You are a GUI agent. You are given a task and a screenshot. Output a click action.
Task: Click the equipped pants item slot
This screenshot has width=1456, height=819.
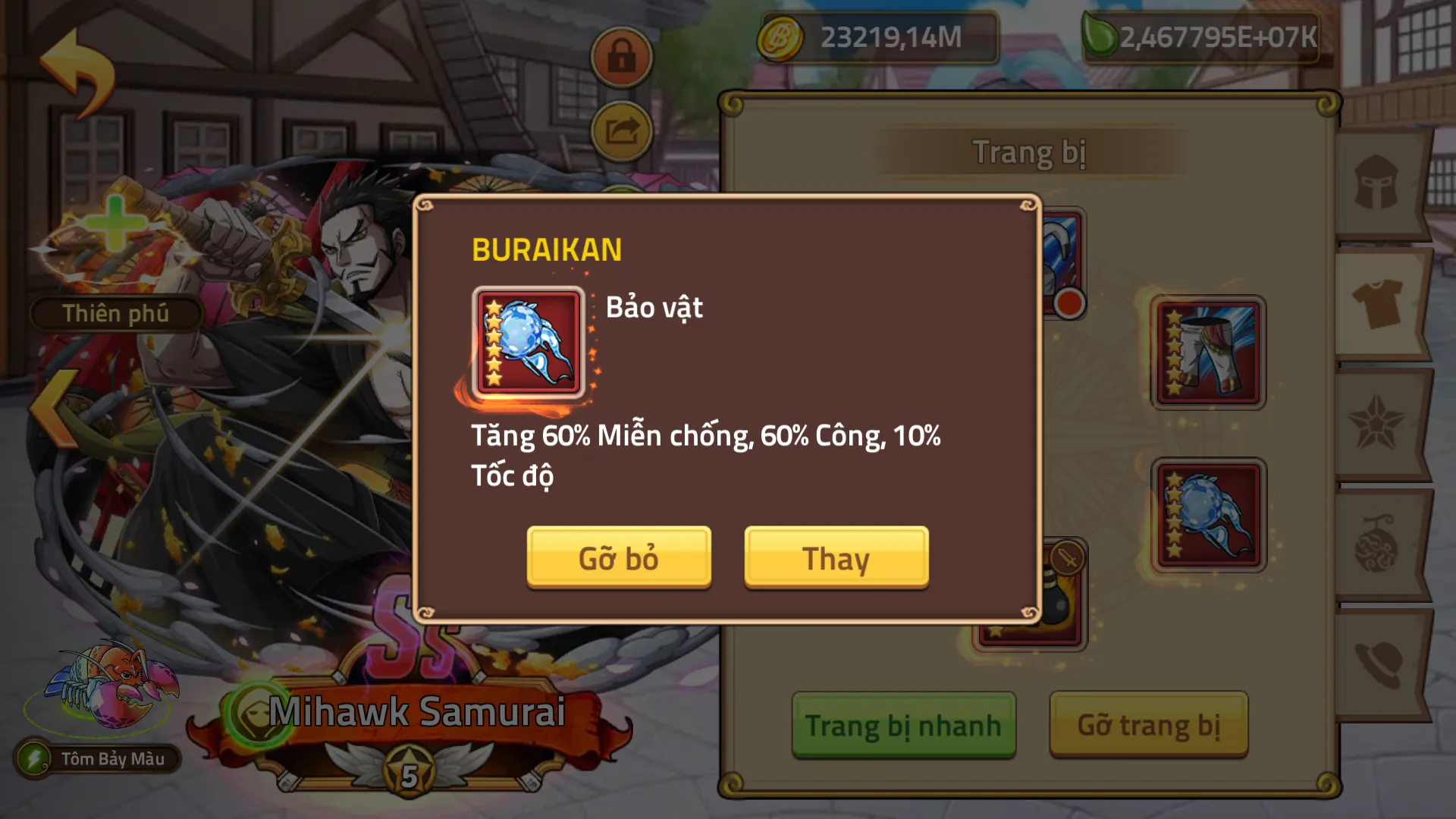1209,353
